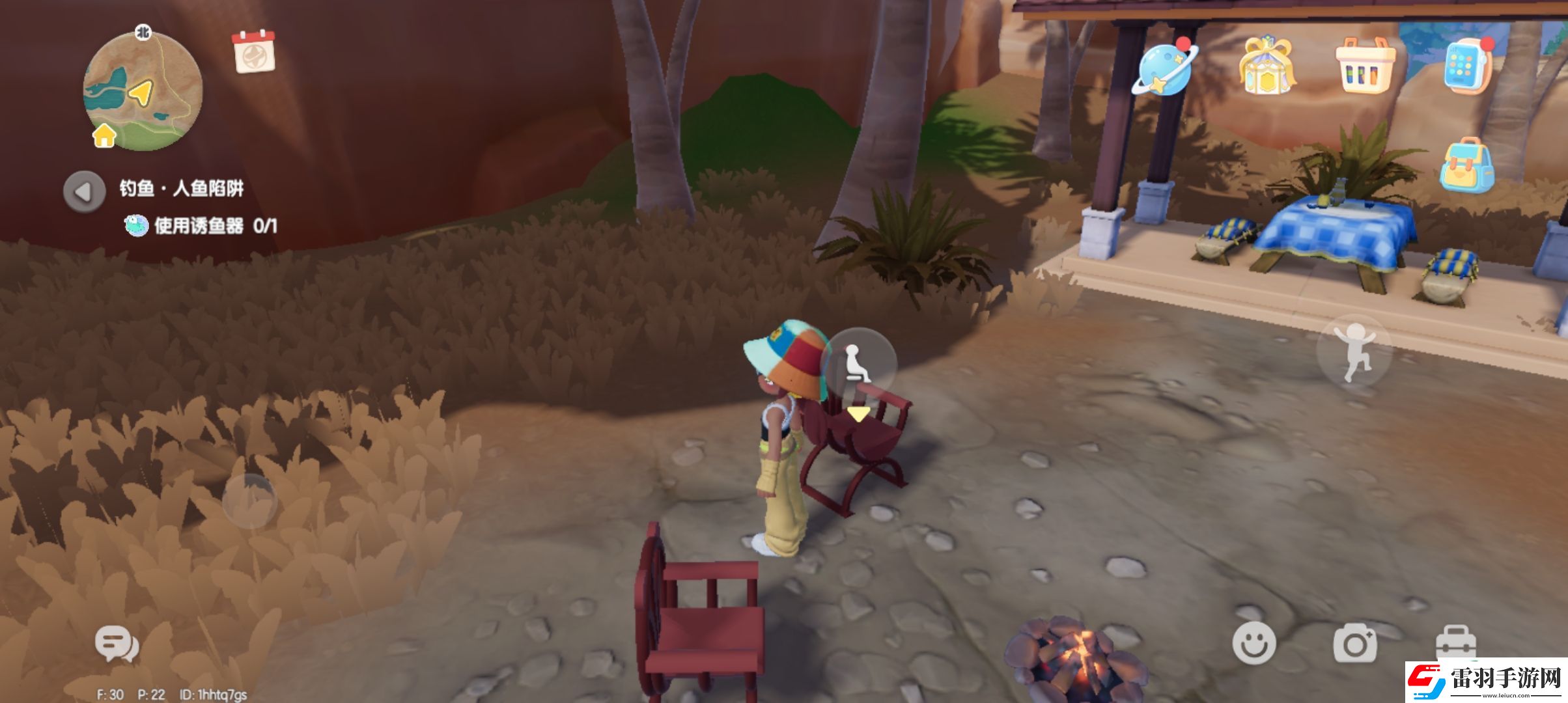The height and width of the screenshot is (703, 1568).
Task: Tap the virtual movement joystick
Action: 249,501
